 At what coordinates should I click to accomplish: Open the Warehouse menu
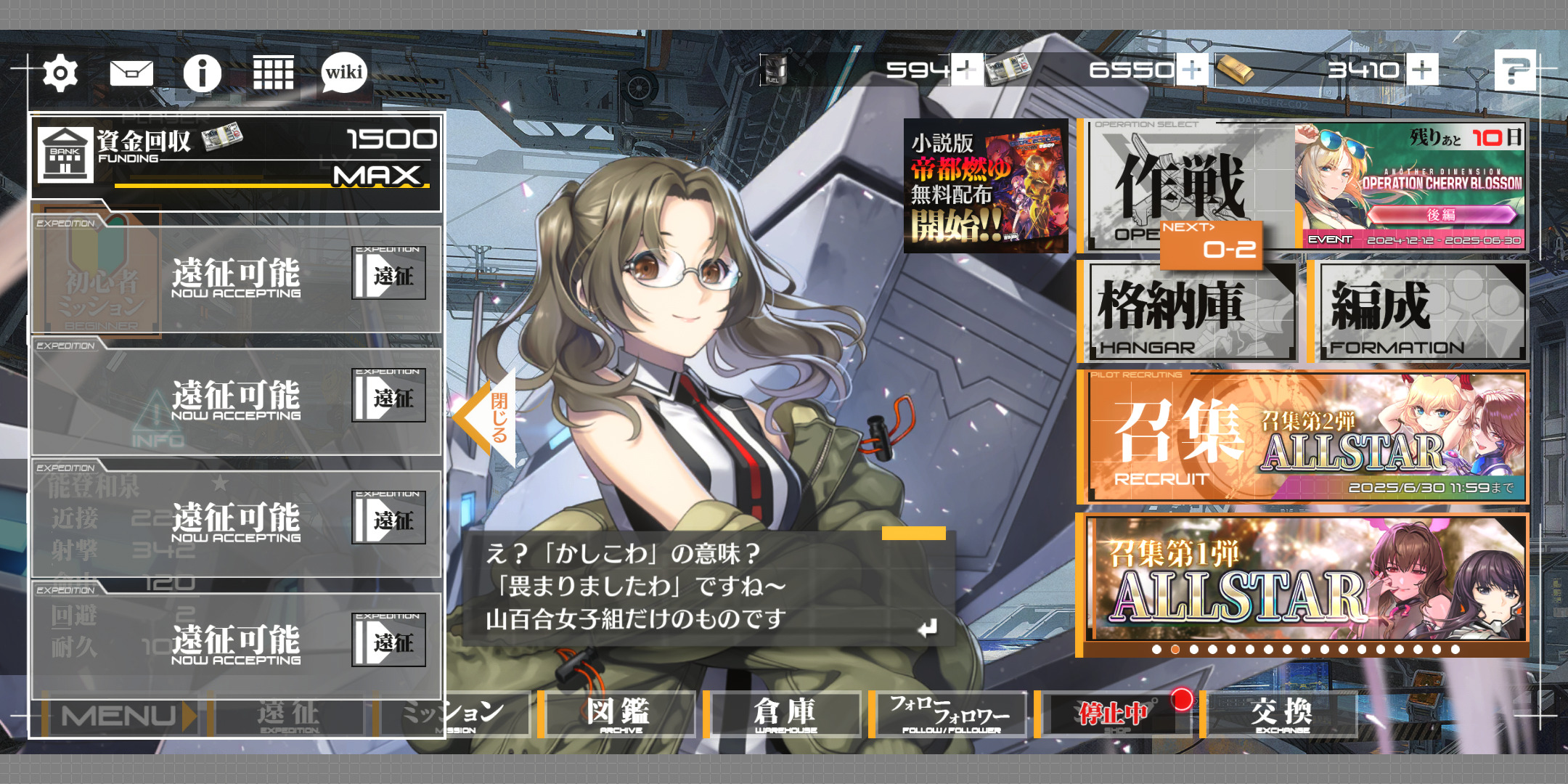click(785, 714)
